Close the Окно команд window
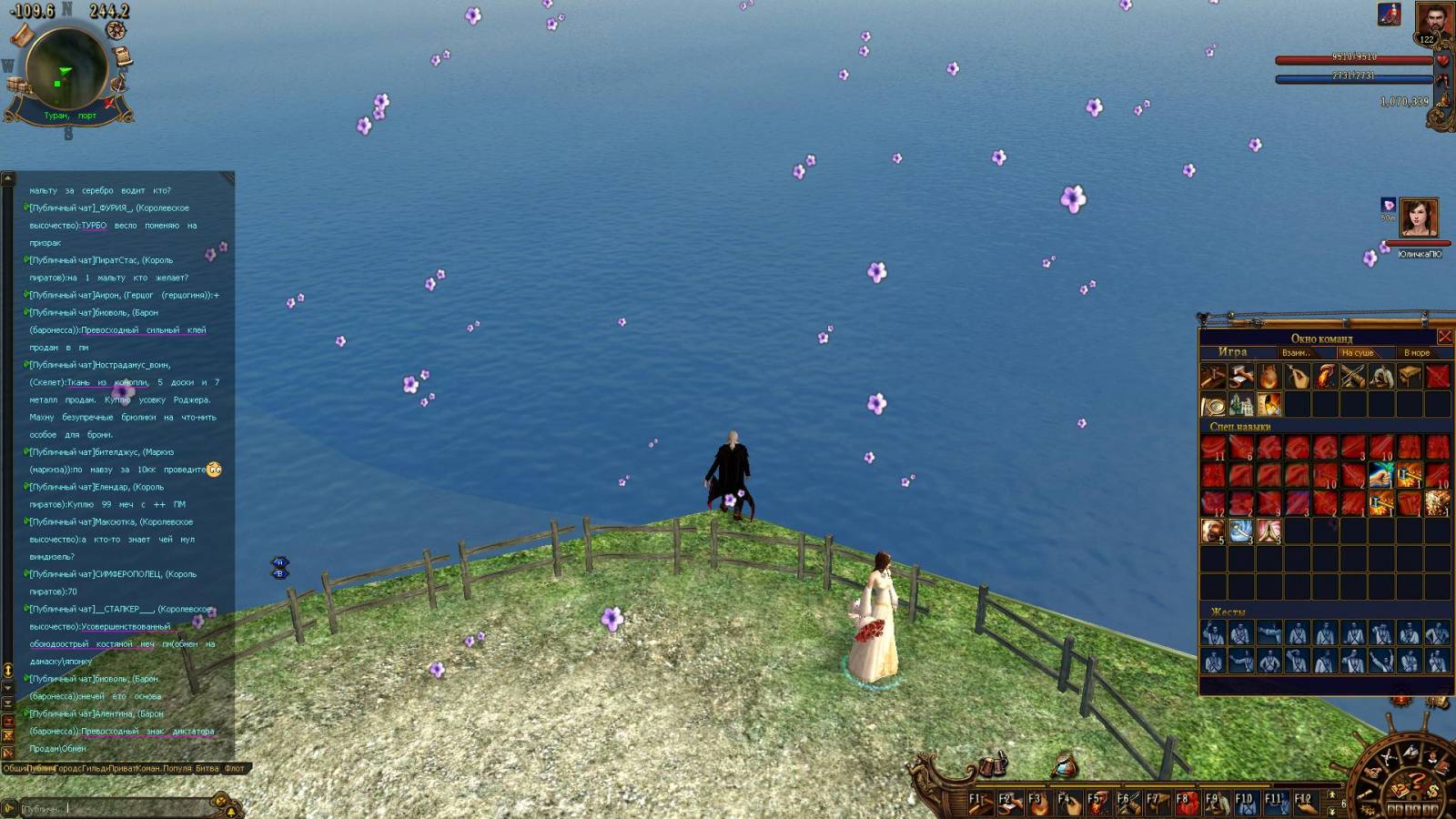The width and height of the screenshot is (1456, 819). point(1444,337)
